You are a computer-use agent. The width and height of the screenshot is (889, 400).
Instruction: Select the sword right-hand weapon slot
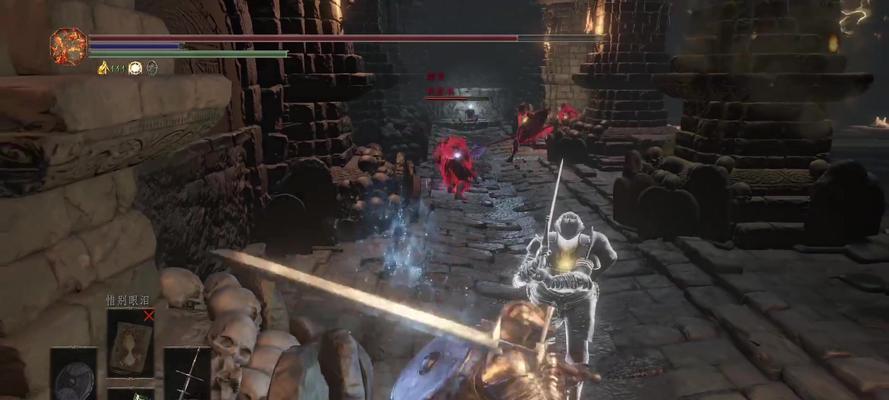point(186,374)
